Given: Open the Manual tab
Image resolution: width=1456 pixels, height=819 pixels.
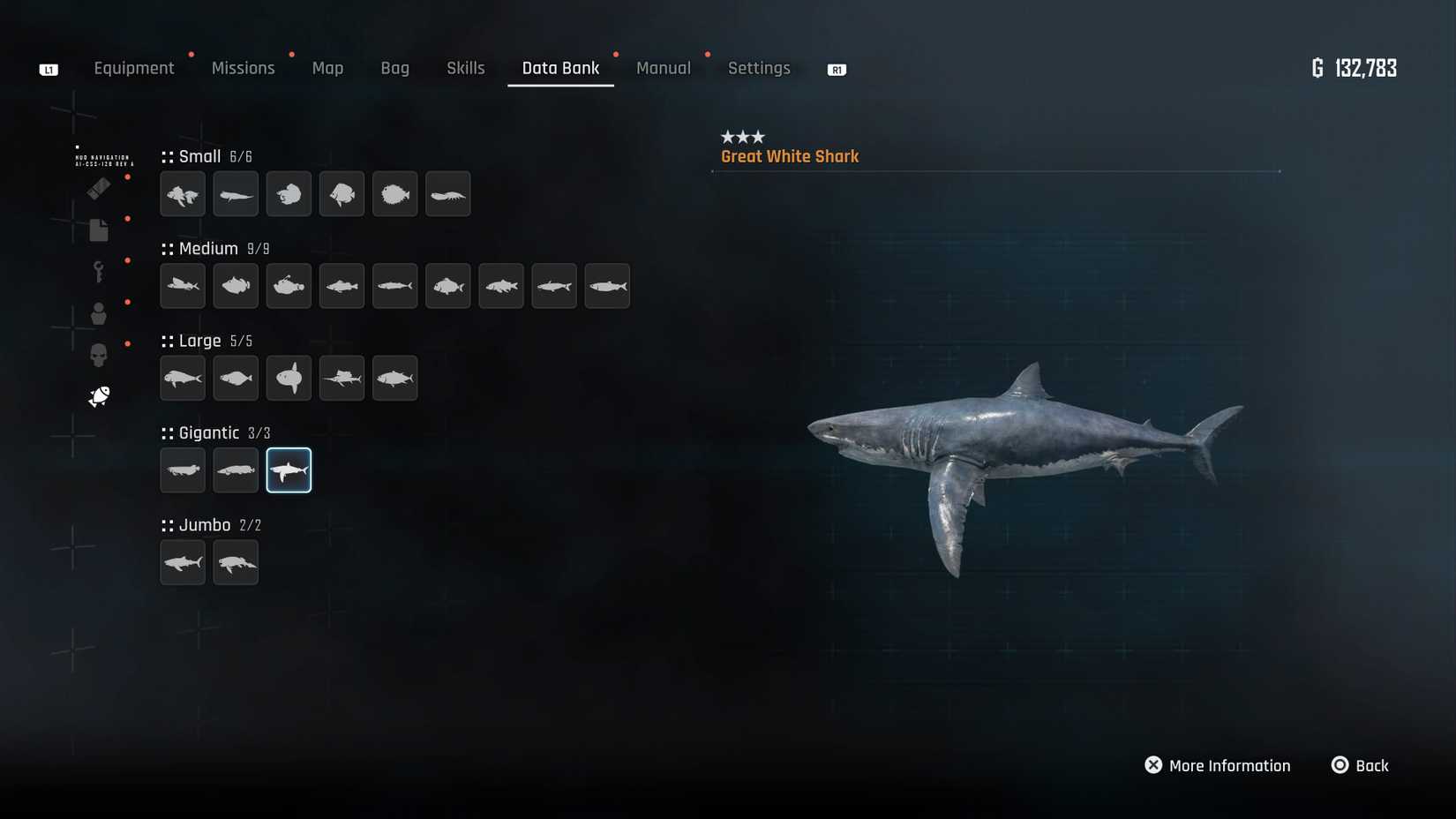Looking at the screenshot, I should tap(664, 68).
